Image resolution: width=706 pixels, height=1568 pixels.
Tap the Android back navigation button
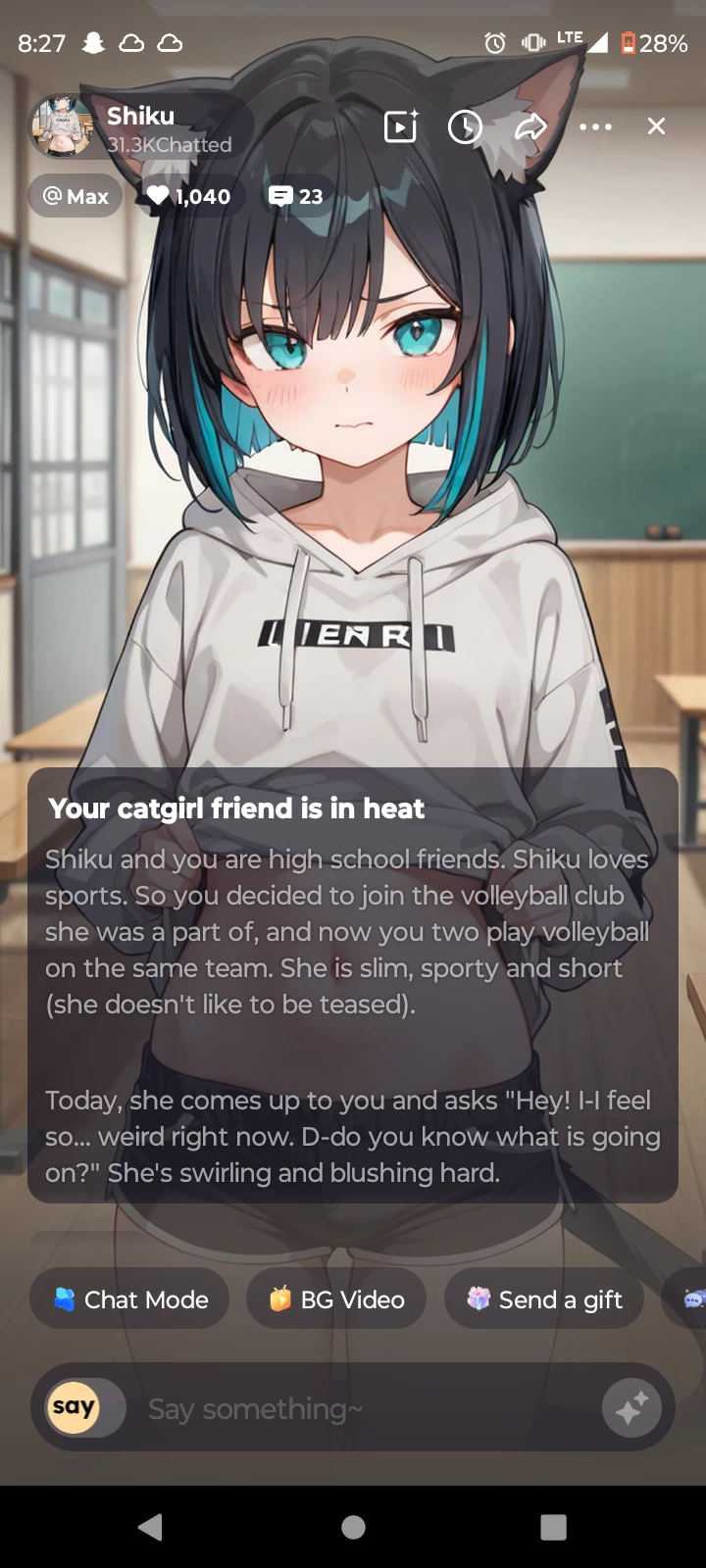pos(150,1527)
